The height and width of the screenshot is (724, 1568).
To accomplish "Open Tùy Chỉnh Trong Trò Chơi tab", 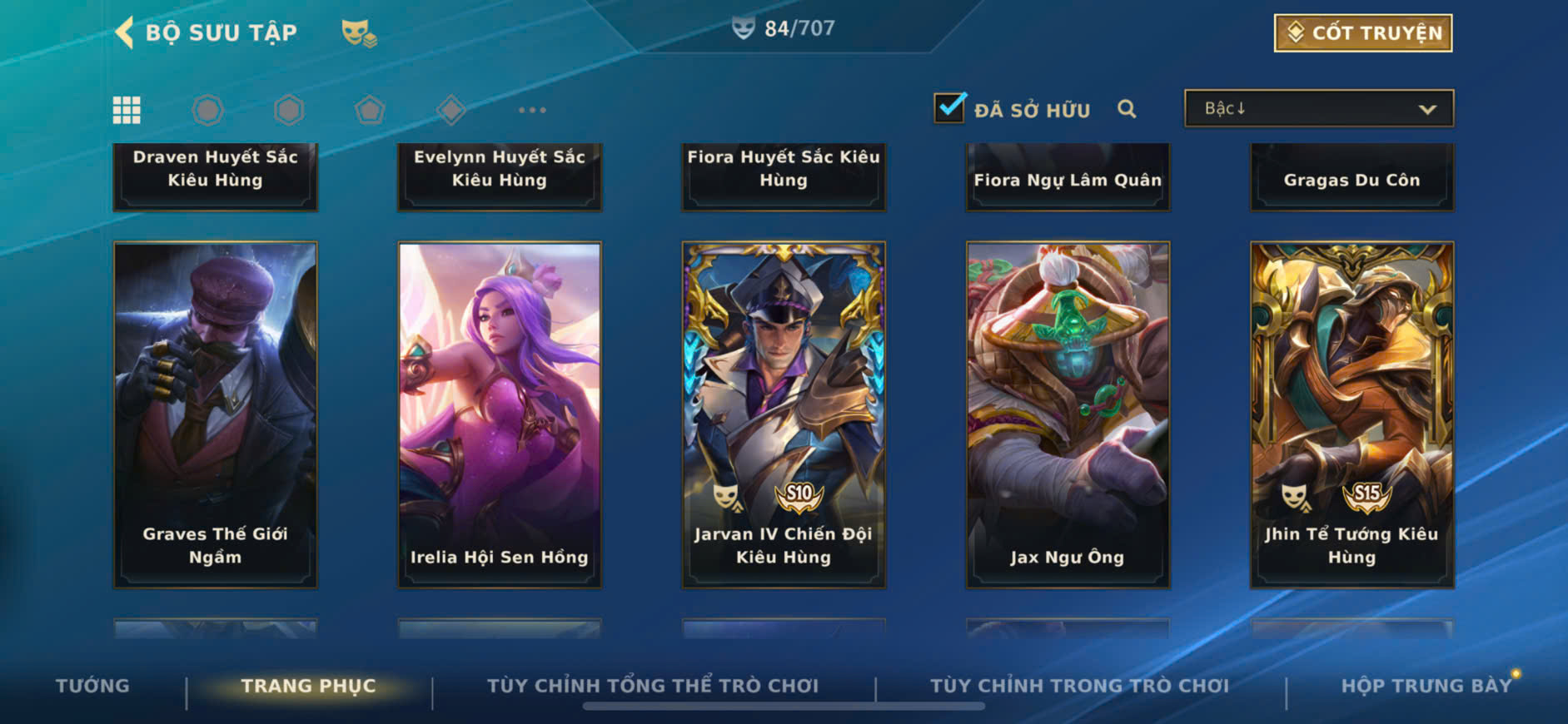I will 1079,686.
